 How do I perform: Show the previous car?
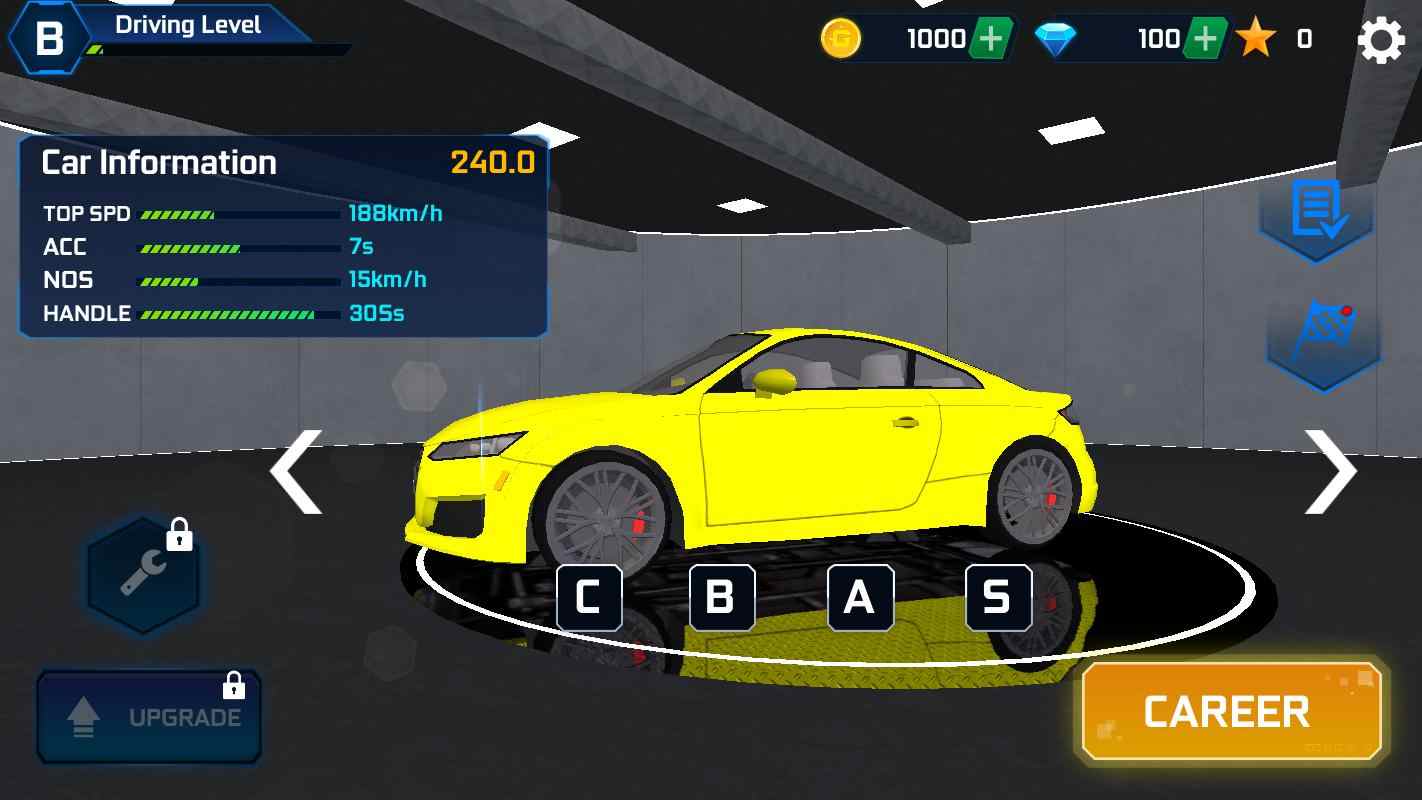point(296,471)
